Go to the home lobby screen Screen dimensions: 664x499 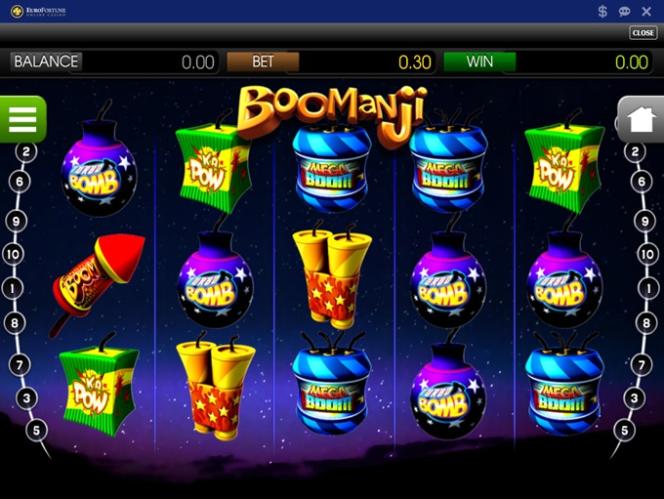[x=640, y=119]
